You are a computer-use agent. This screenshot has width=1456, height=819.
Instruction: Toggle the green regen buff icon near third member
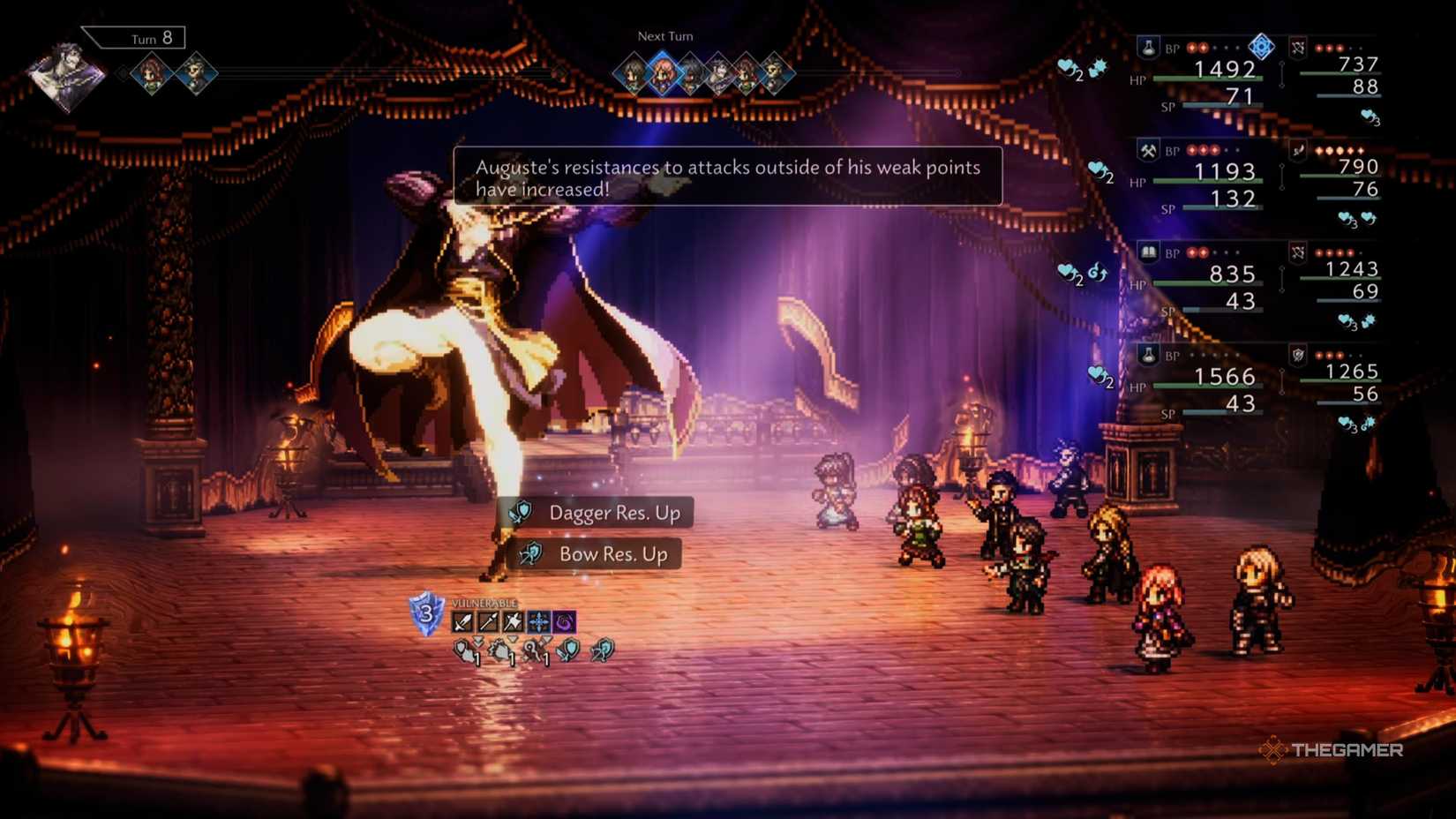pyautogui.click(x=1097, y=272)
